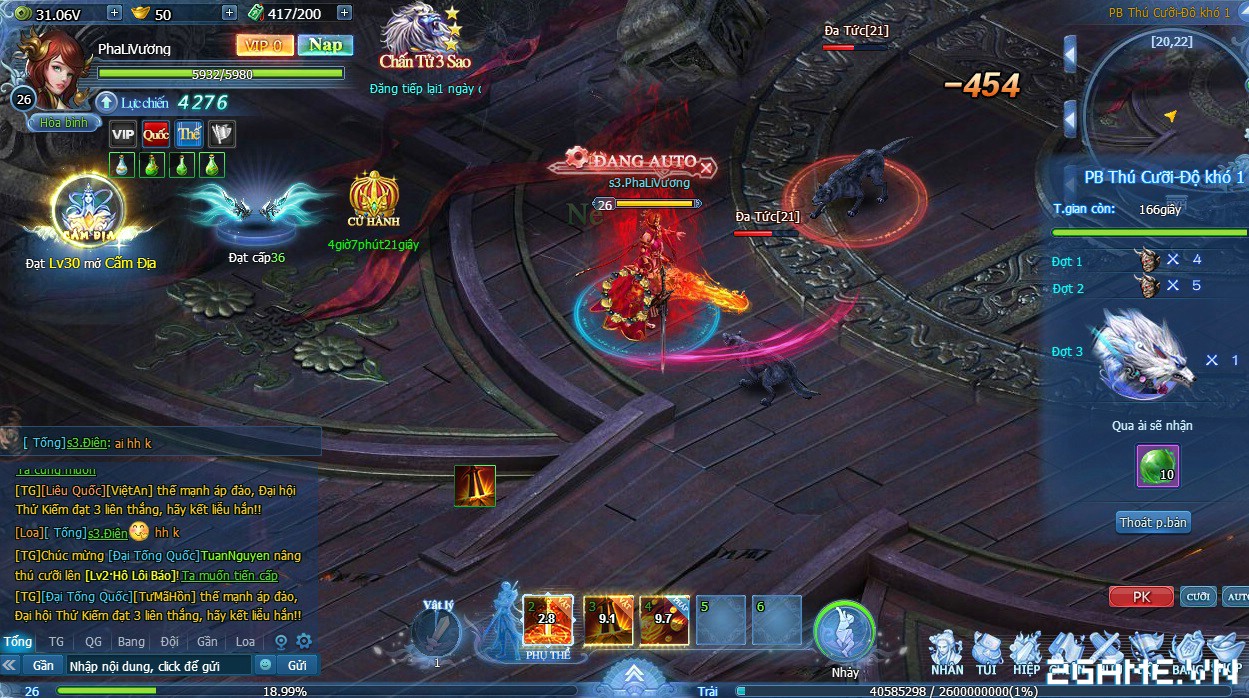Add more gold ingots with plus button
The height and width of the screenshot is (698, 1249).
pos(229,13)
